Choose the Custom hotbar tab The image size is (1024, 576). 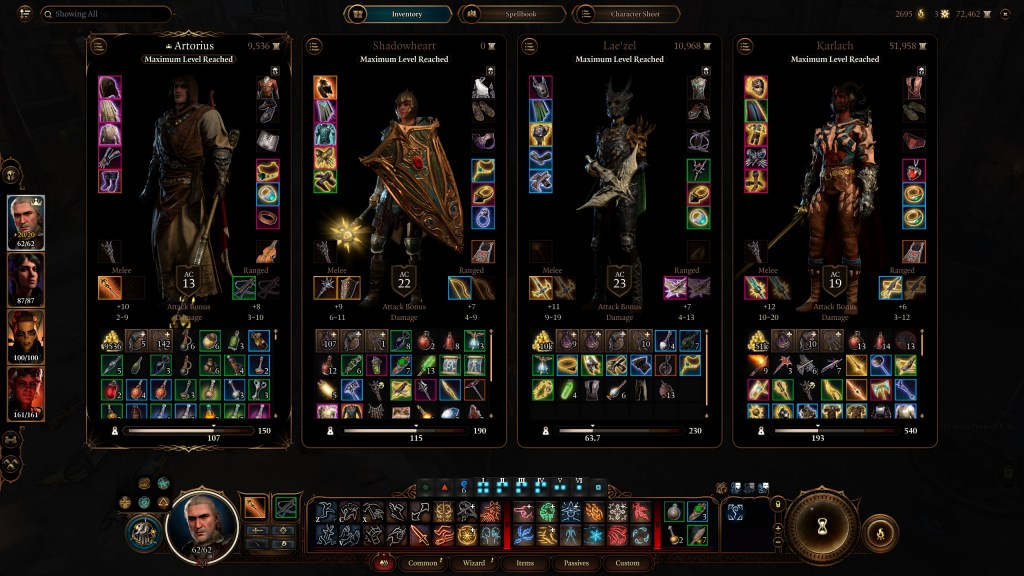pos(627,563)
